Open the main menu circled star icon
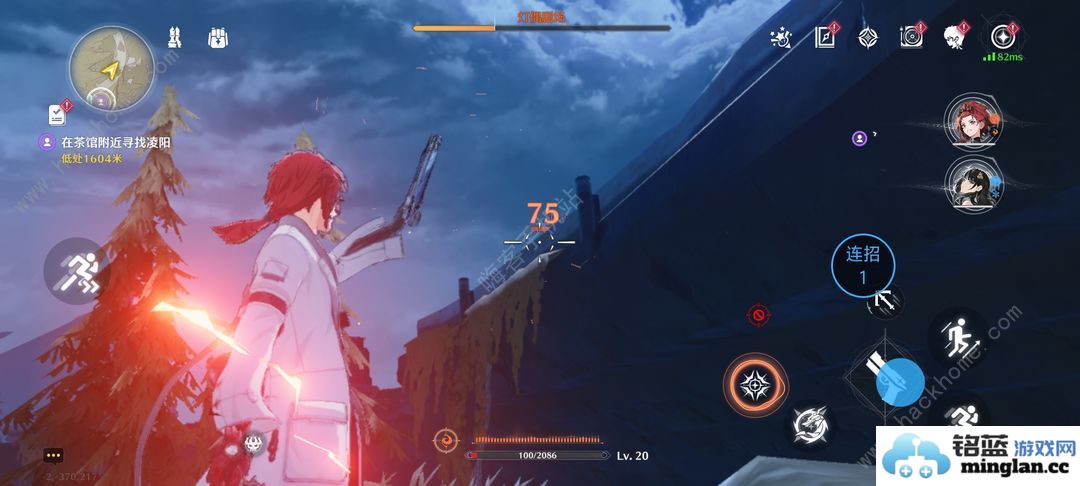The height and width of the screenshot is (486, 1080). click(x=1001, y=37)
